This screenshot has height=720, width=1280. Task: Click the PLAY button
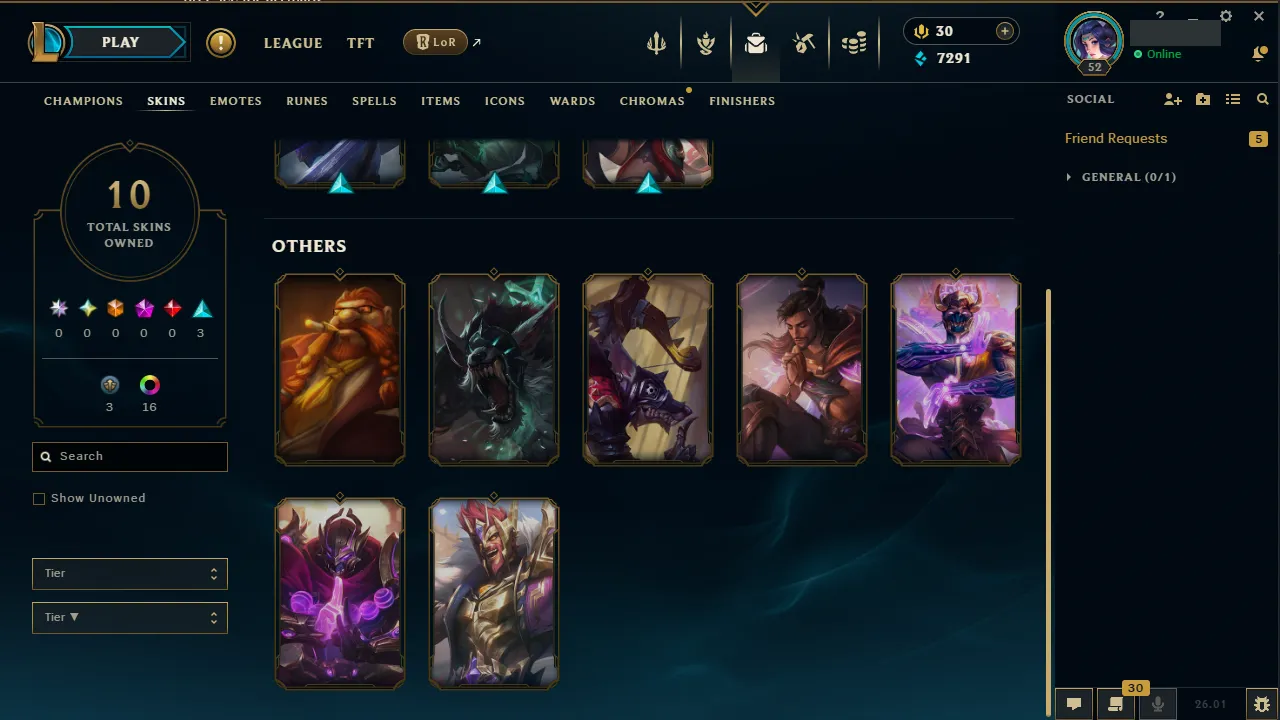pos(120,42)
